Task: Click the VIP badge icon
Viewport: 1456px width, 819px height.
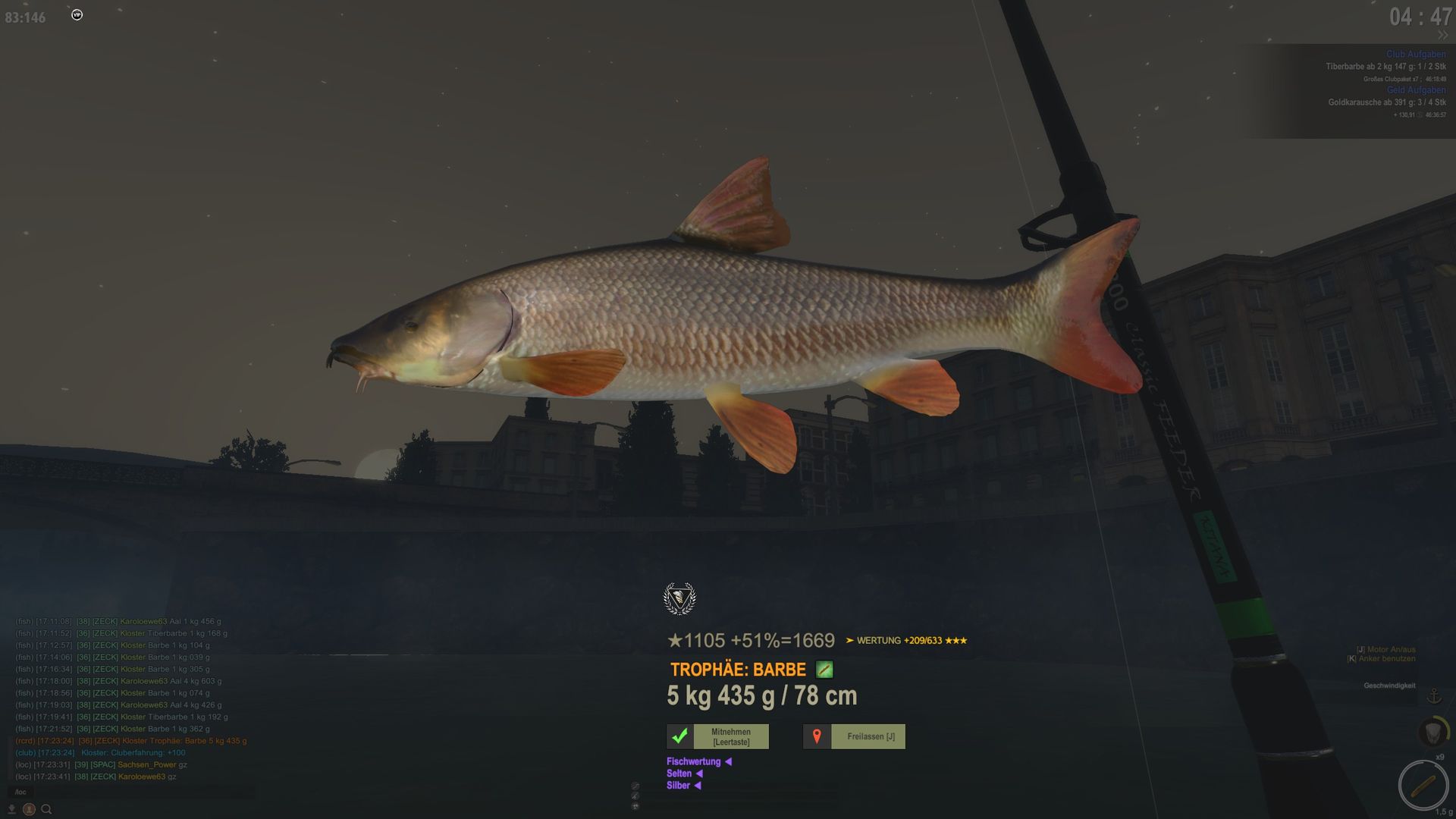Action: [x=77, y=14]
